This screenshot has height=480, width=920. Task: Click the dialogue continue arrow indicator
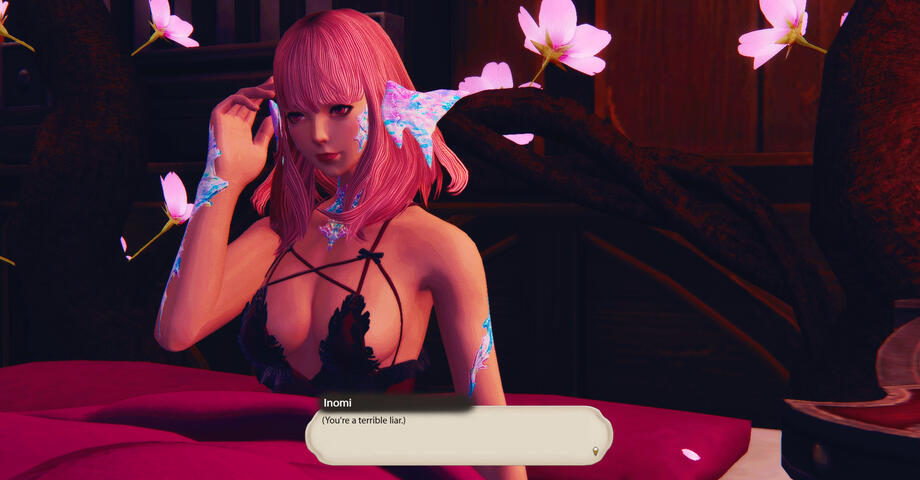tap(596, 452)
